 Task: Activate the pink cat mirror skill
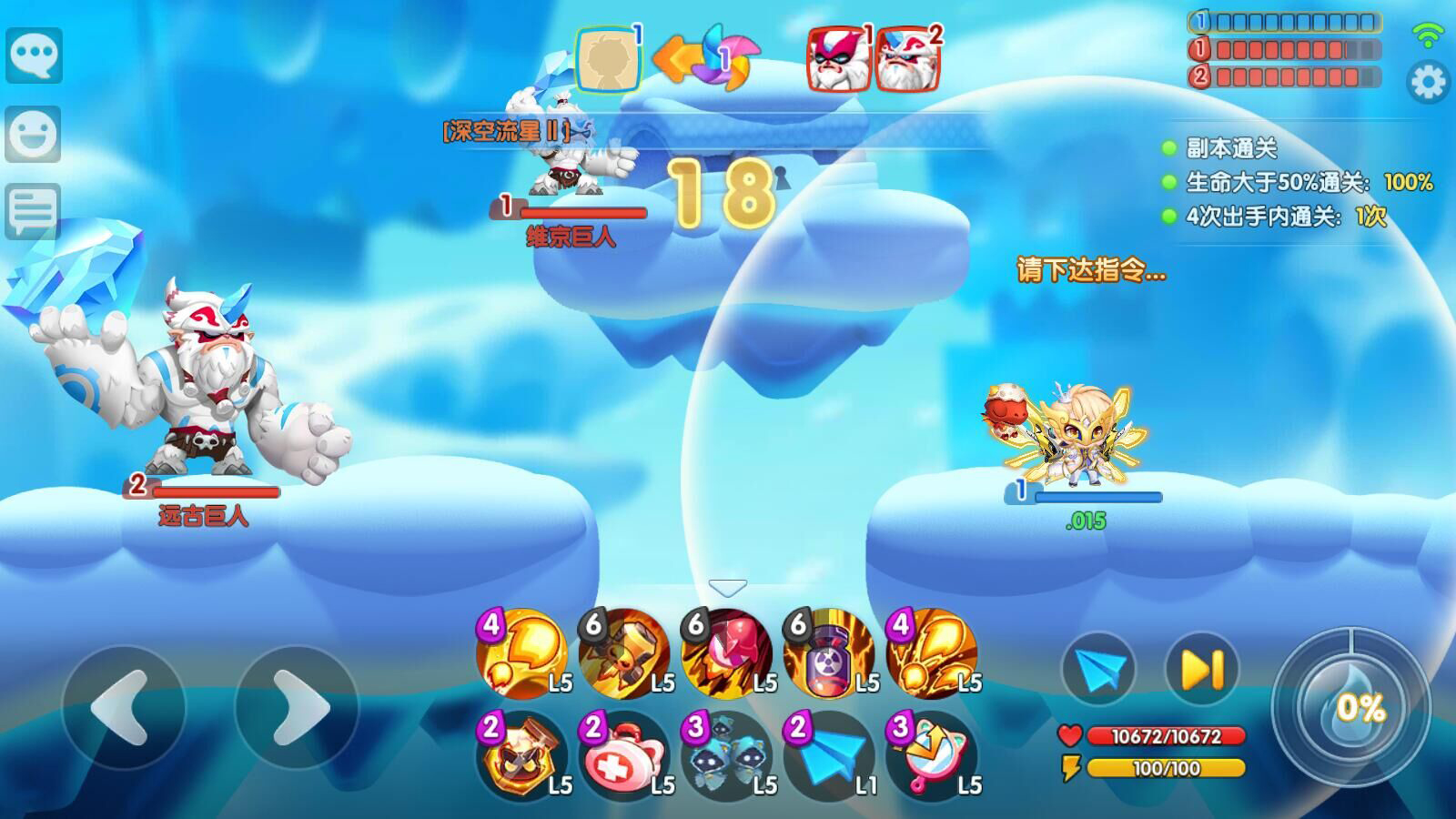click(931, 756)
